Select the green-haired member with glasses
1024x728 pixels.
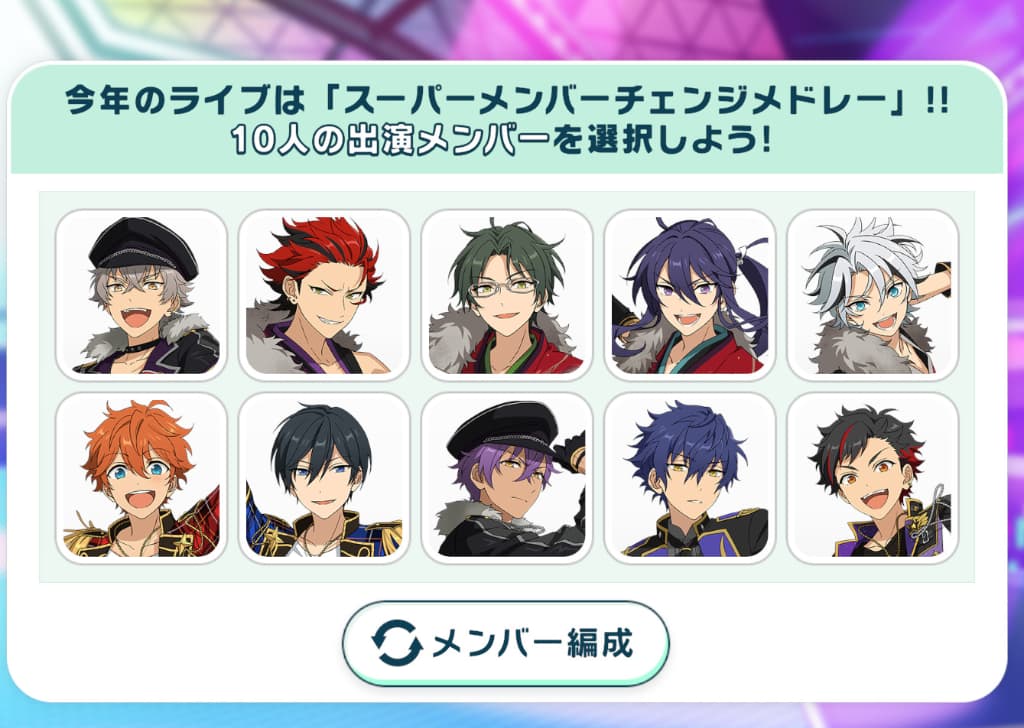tap(506, 295)
